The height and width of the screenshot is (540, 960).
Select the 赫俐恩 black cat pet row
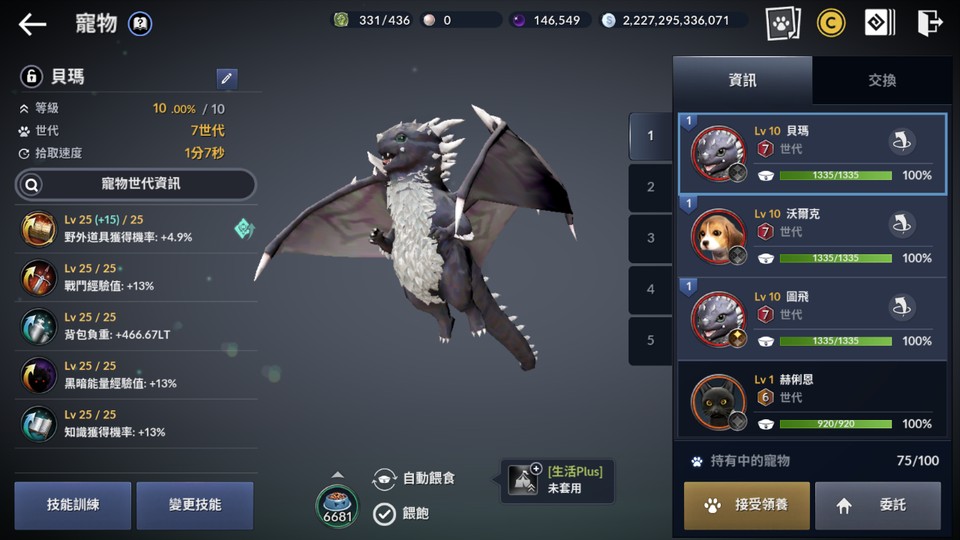[x=812, y=402]
